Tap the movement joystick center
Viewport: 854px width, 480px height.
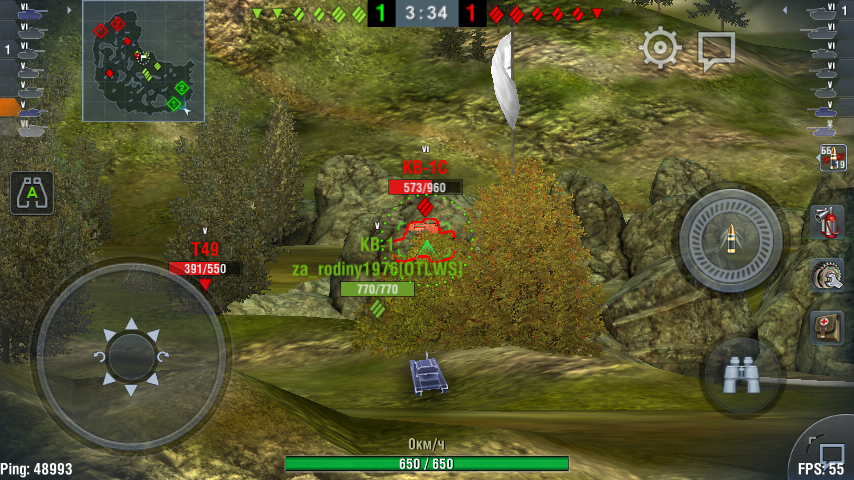pyautogui.click(x=129, y=355)
